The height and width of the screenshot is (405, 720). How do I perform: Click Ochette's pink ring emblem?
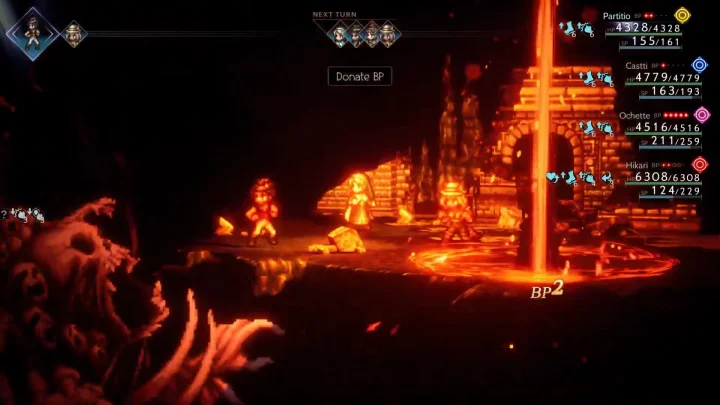pyautogui.click(x=702, y=114)
